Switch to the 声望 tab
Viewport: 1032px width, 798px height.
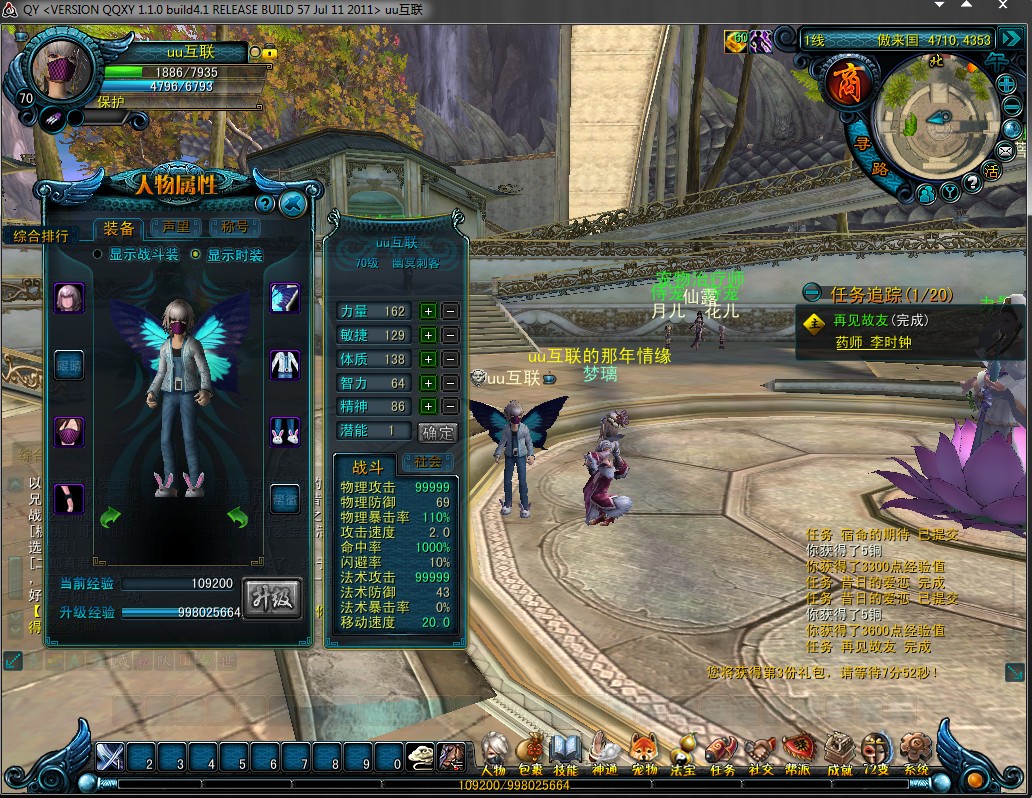coord(176,228)
